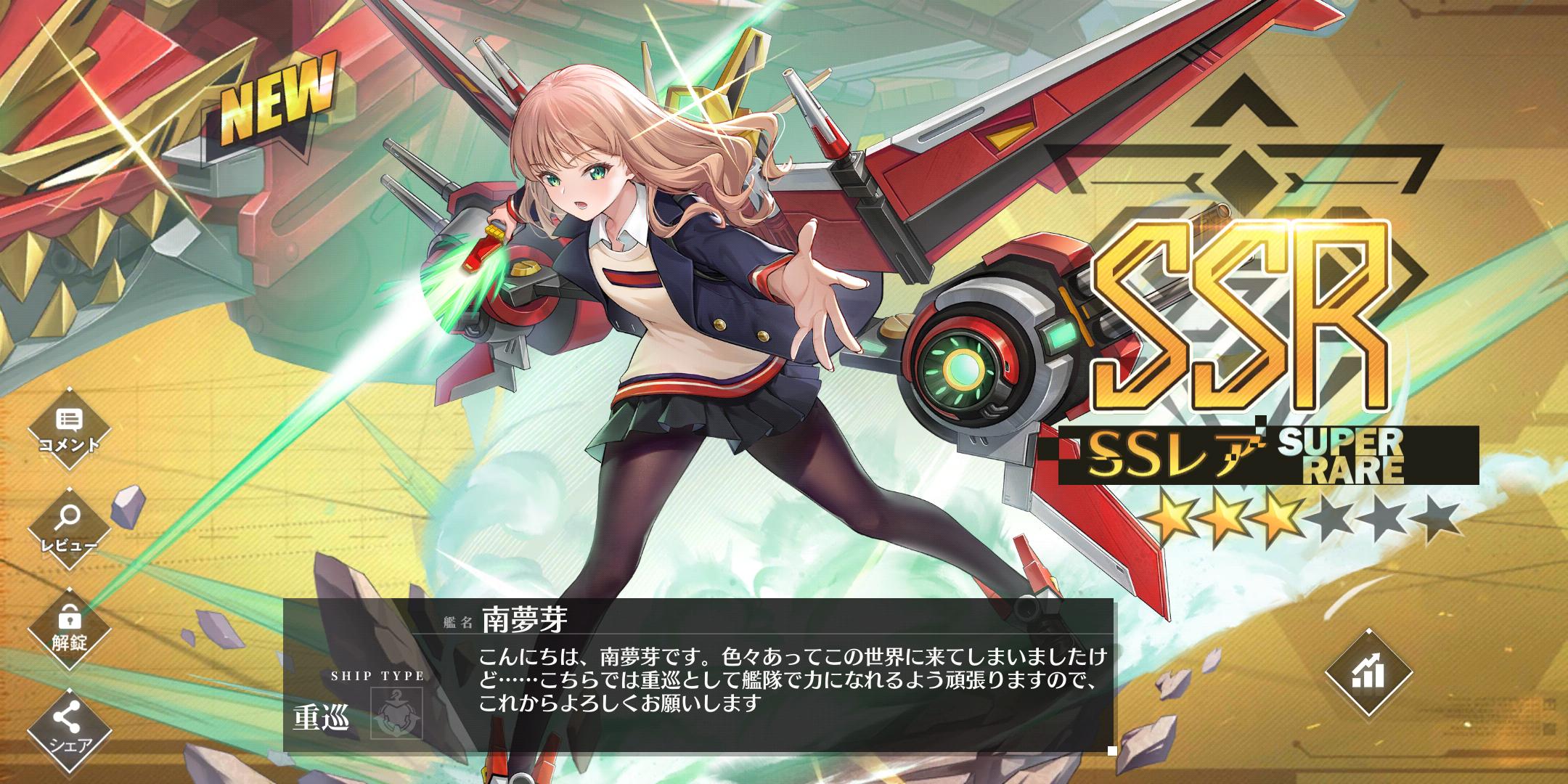Share the ship via シェア button
Viewport: 1568px width, 784px height.
[x=70, y=728]
